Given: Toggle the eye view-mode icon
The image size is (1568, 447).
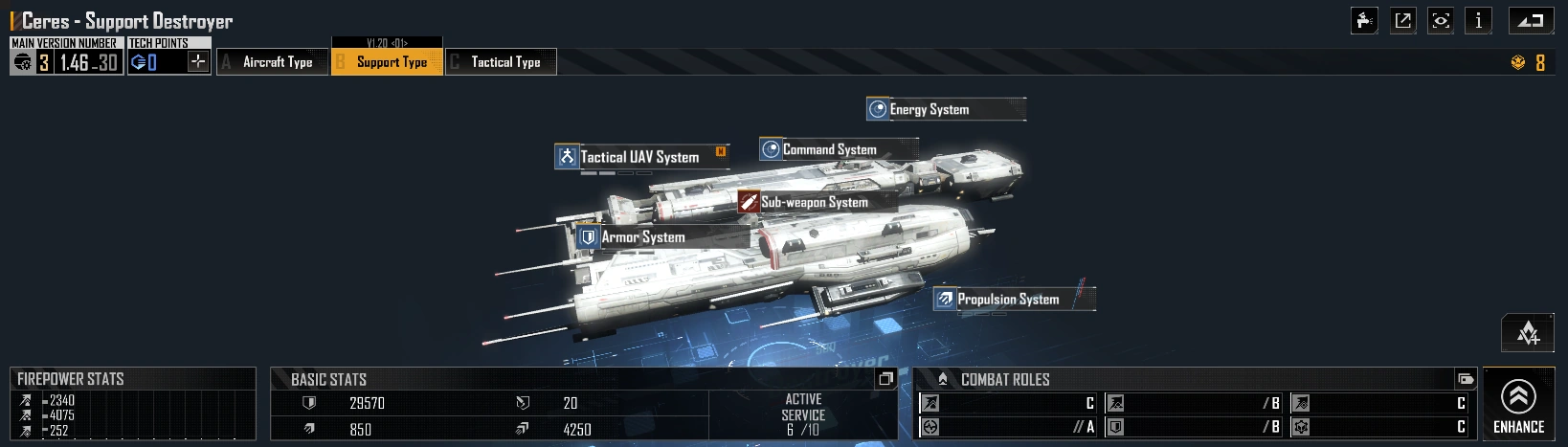Looking at the screenshot, I should (x=1441, y=20).
